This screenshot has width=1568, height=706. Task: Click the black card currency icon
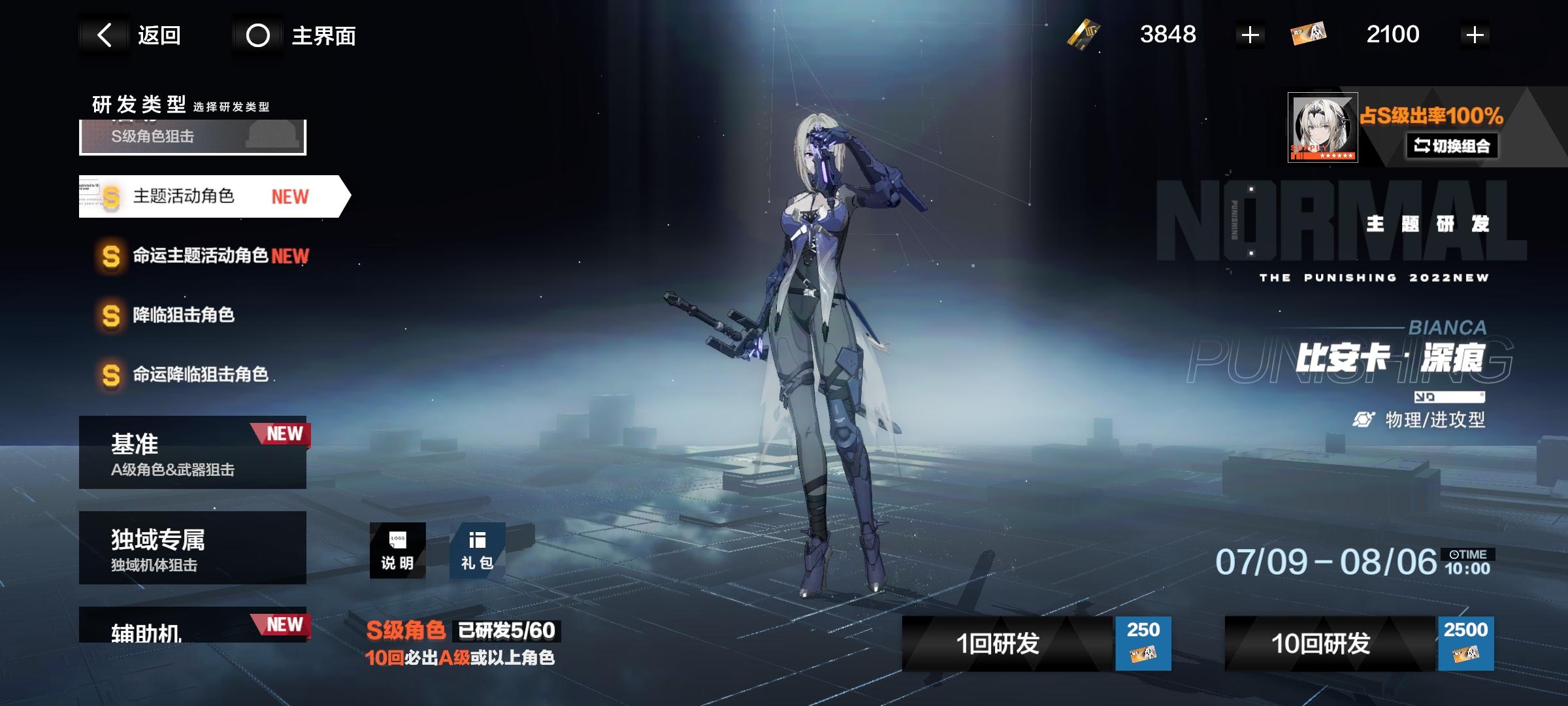1084,34
